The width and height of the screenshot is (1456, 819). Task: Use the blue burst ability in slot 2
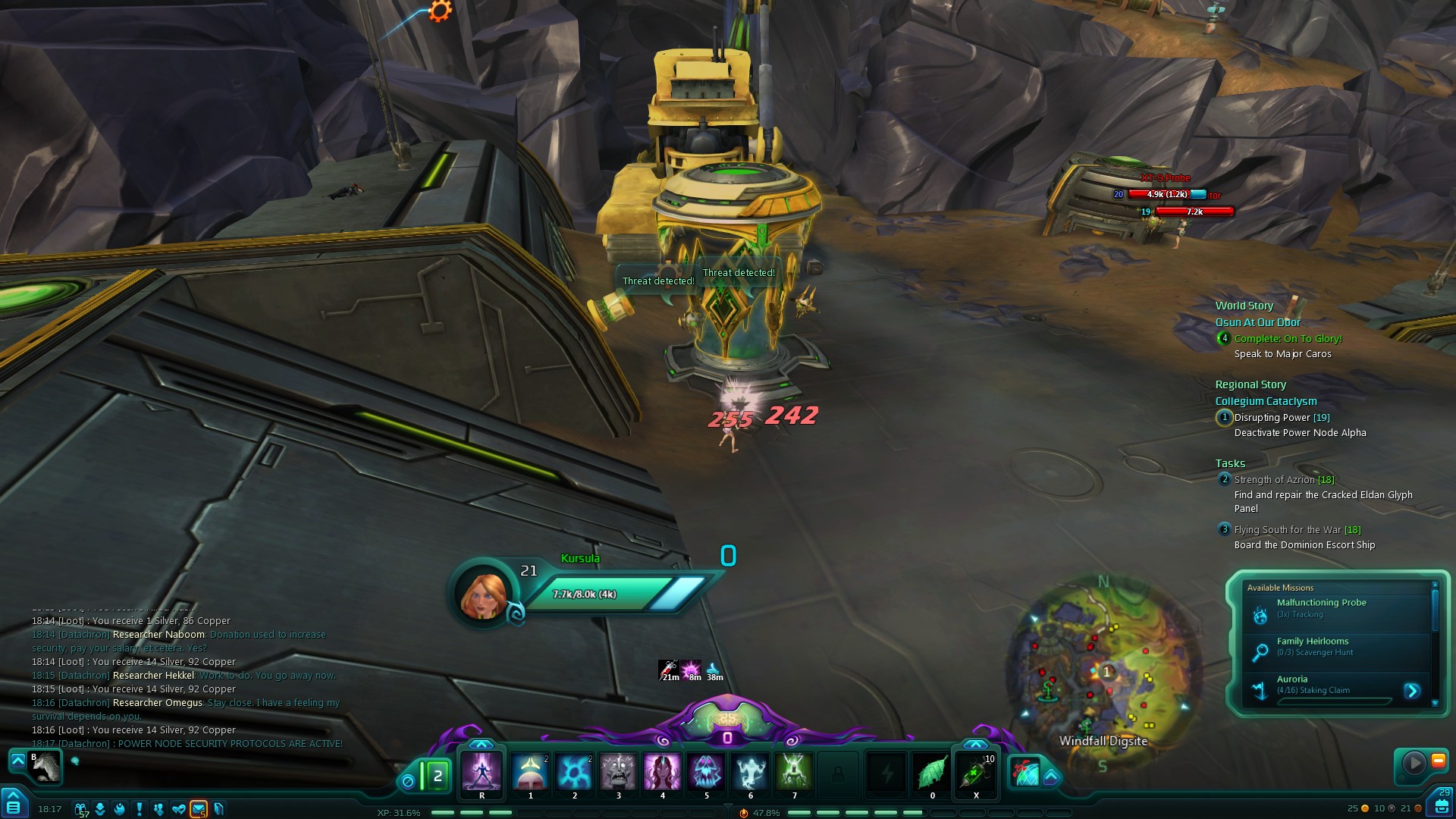(574, 772)
